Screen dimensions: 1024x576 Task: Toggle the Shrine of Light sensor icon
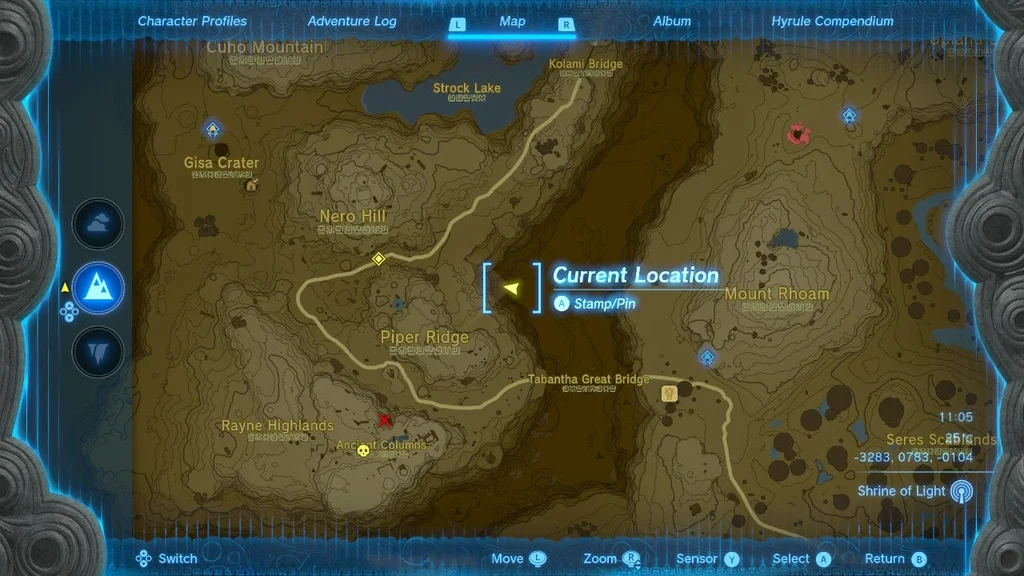point(961,491)
